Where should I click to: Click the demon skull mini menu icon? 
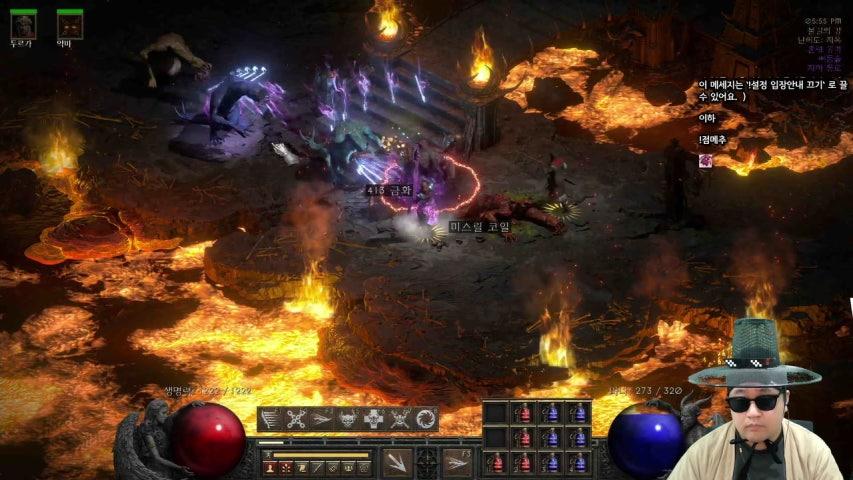click(347, 420)
